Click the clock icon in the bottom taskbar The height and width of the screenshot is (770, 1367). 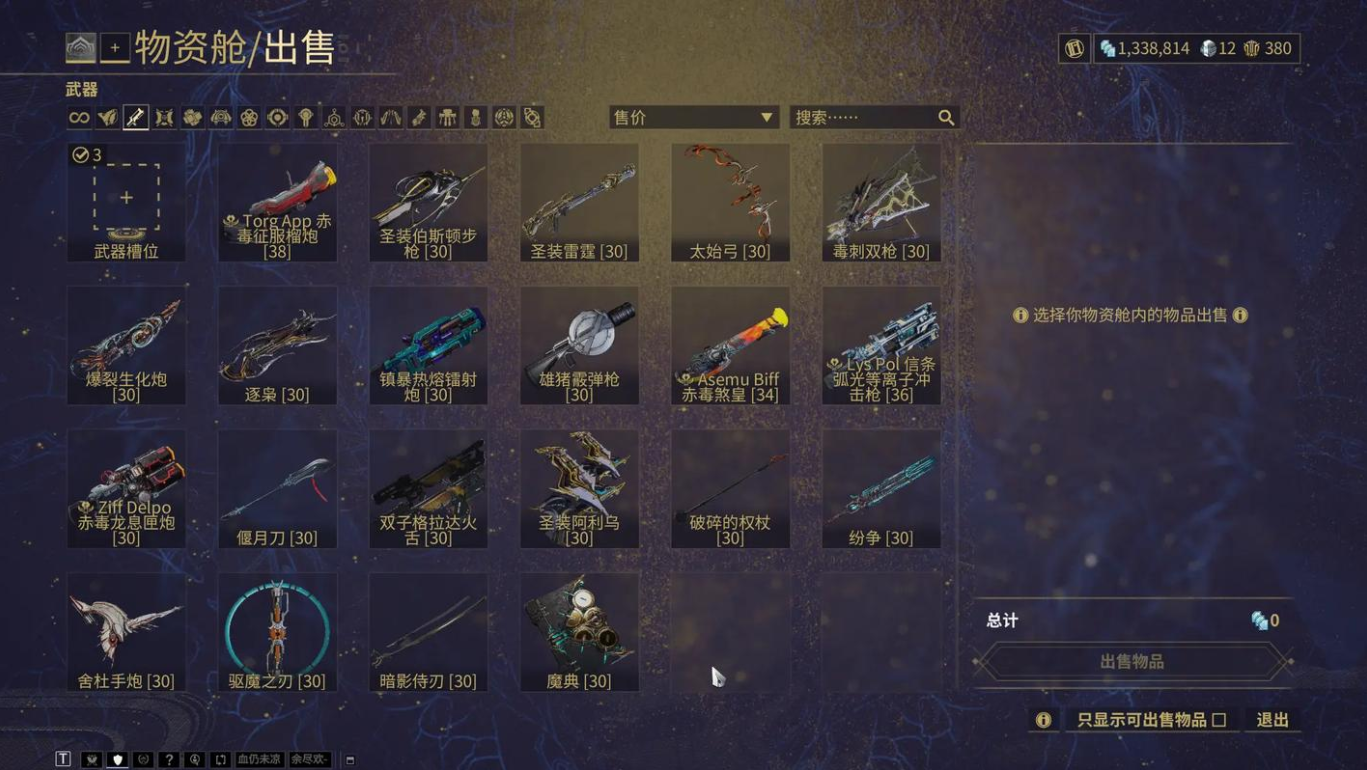(194, 758)
